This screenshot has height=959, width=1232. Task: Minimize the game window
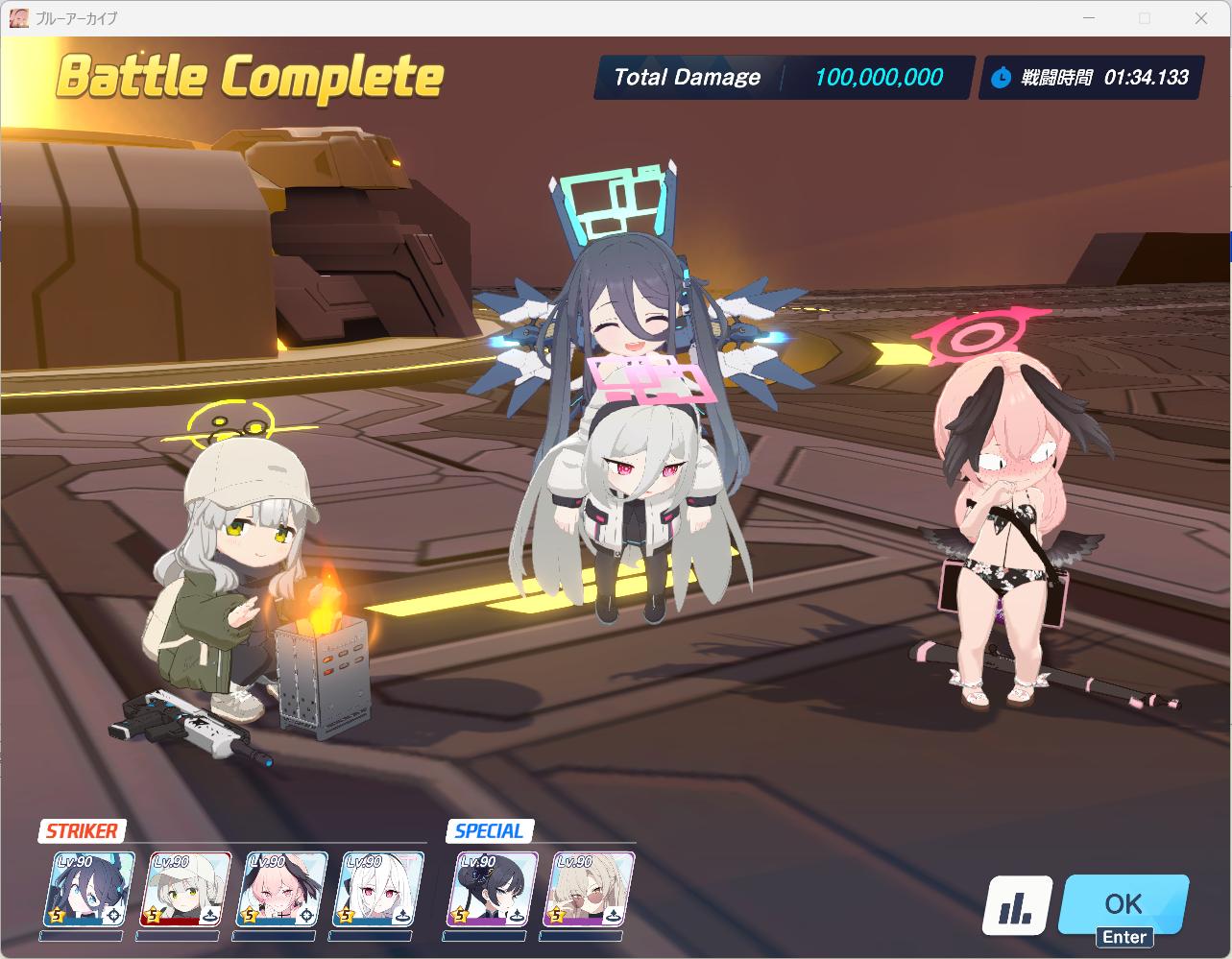click(1088, 18)
